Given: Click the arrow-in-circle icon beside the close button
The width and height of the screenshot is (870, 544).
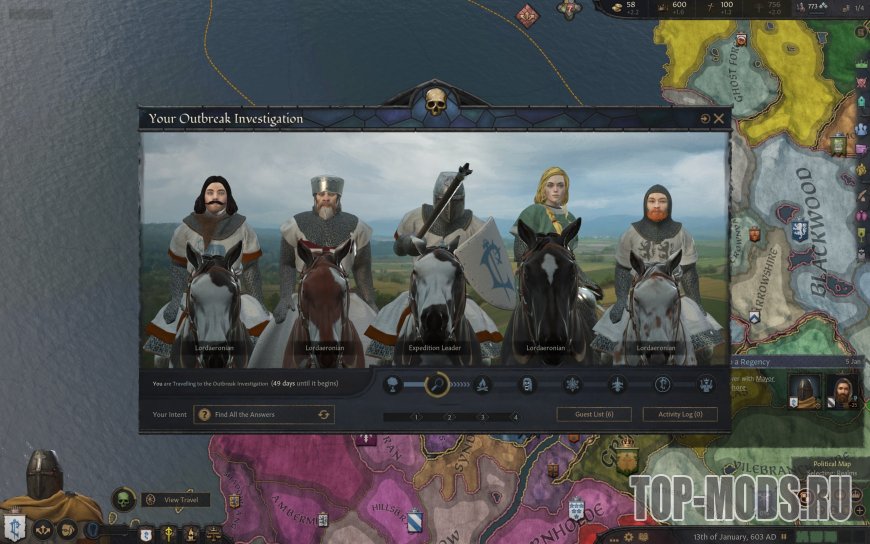Looking at the screenshot, I should pos(704,119).
